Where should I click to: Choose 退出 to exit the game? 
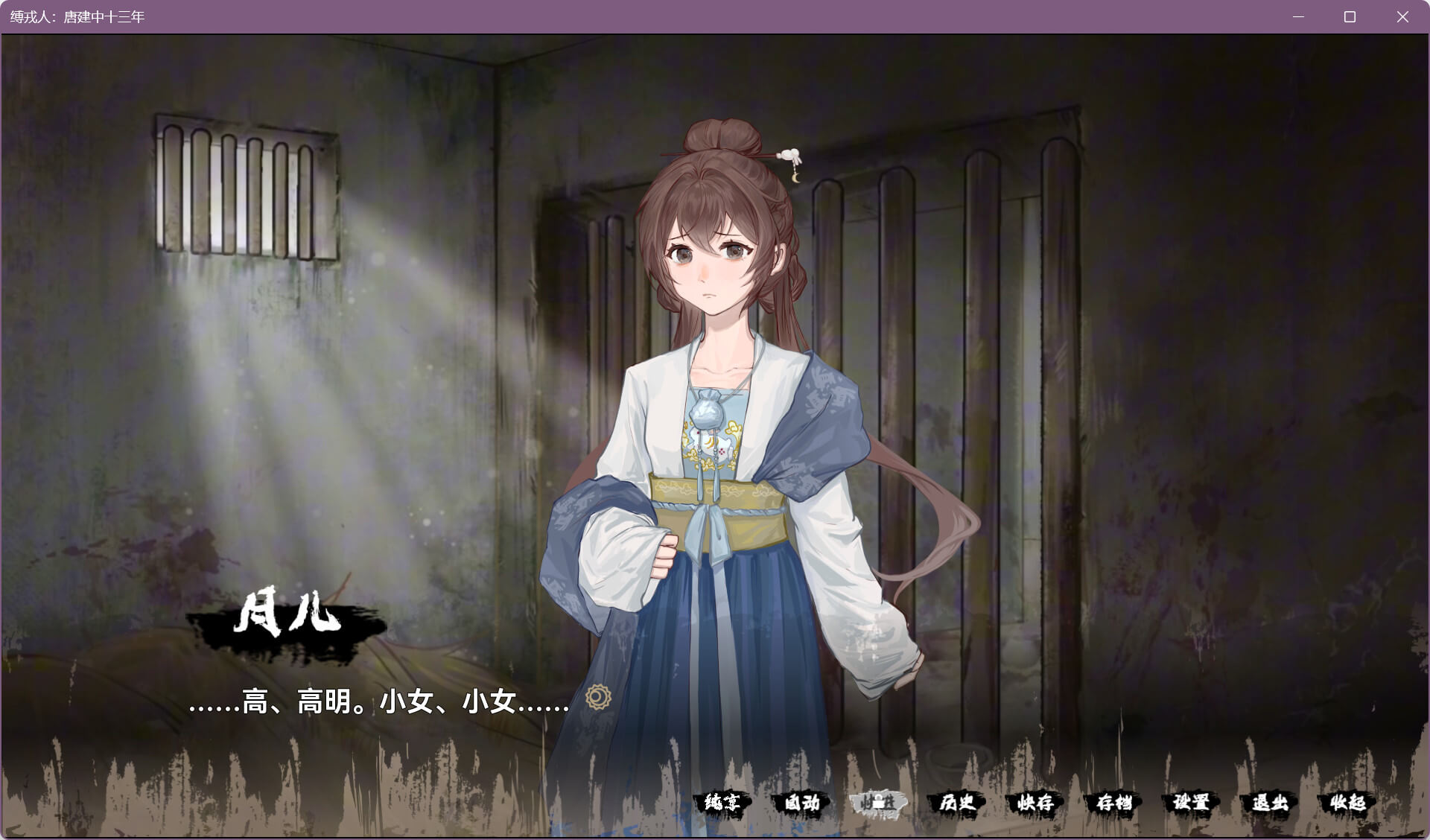1270,803
